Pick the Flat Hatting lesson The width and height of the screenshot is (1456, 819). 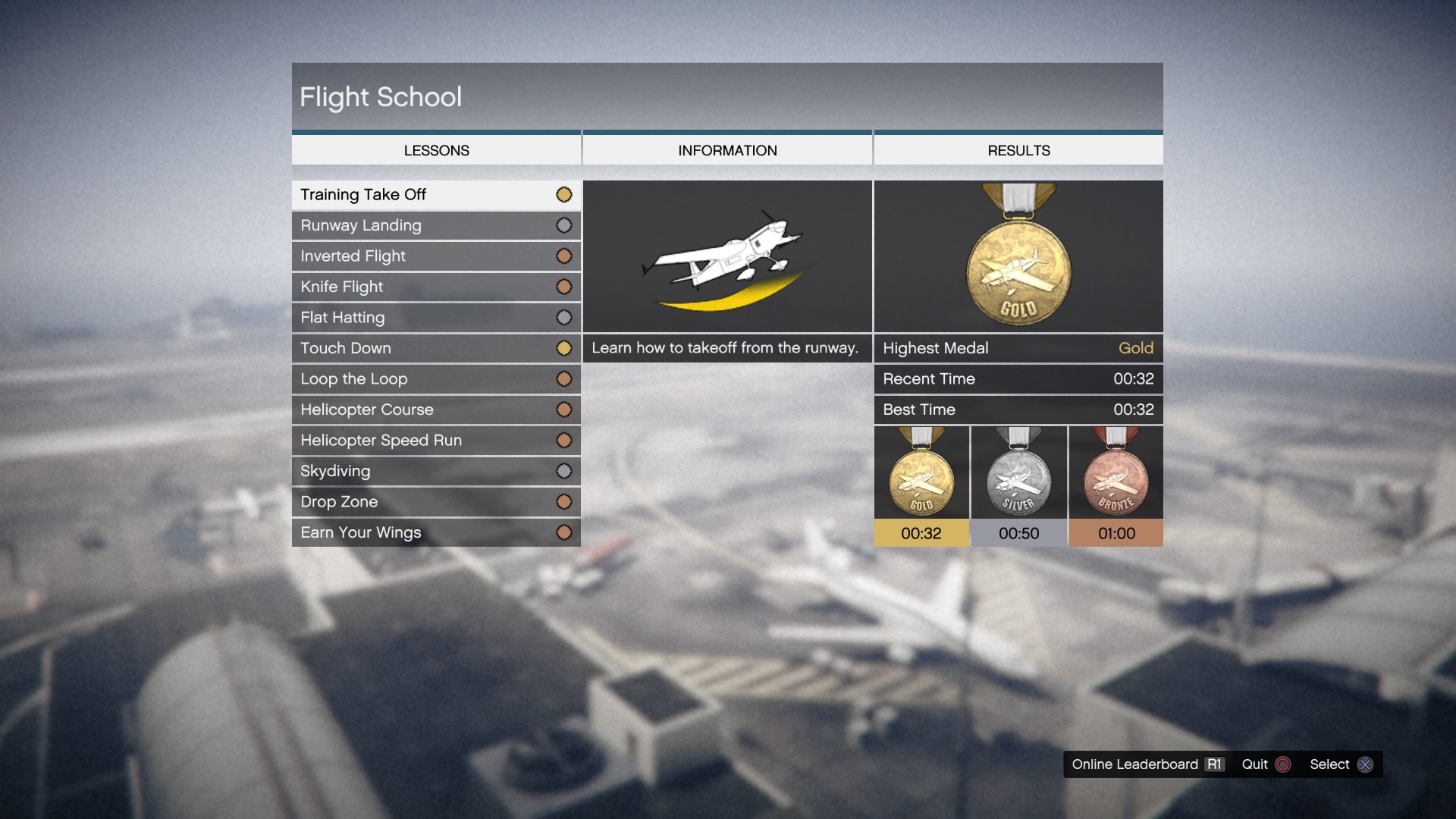[436, 318]
